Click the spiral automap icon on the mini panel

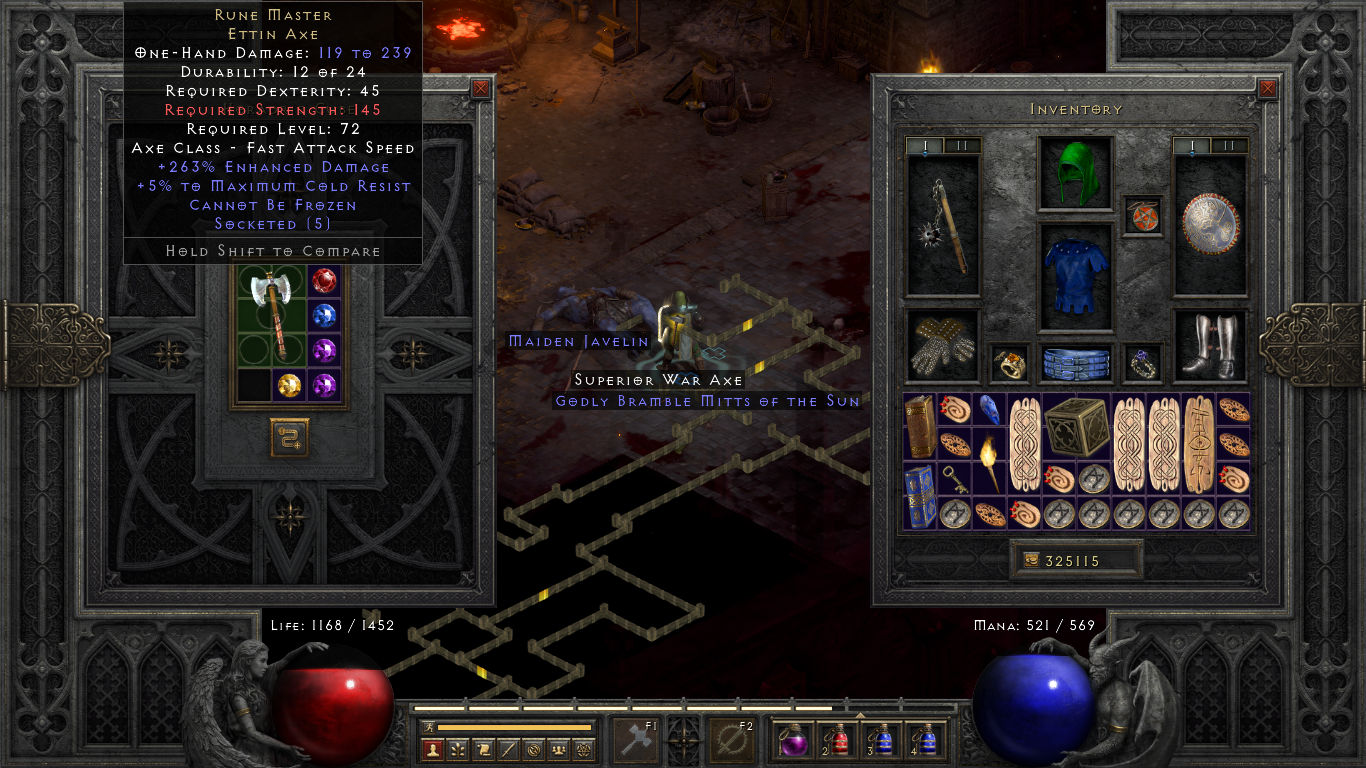tap(534, 749)
